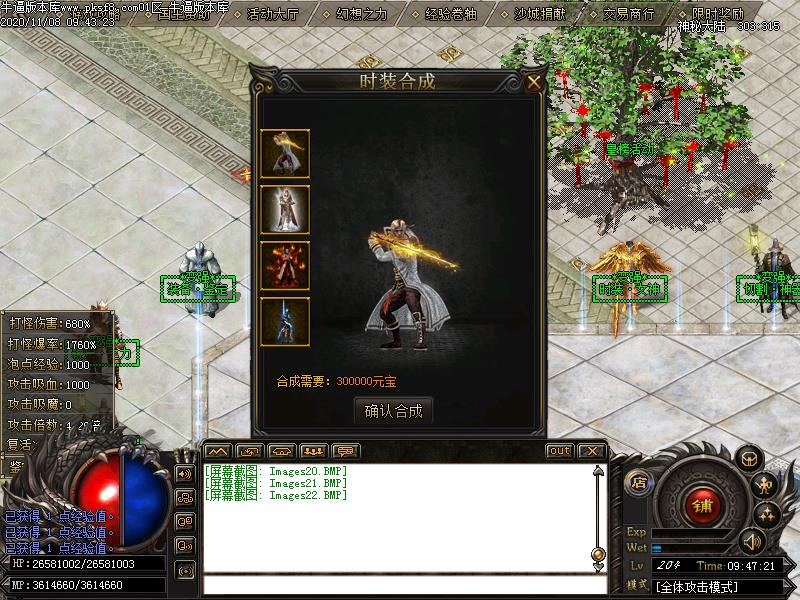Select the golden-sword costume thumbnail

tap(285, 153)
